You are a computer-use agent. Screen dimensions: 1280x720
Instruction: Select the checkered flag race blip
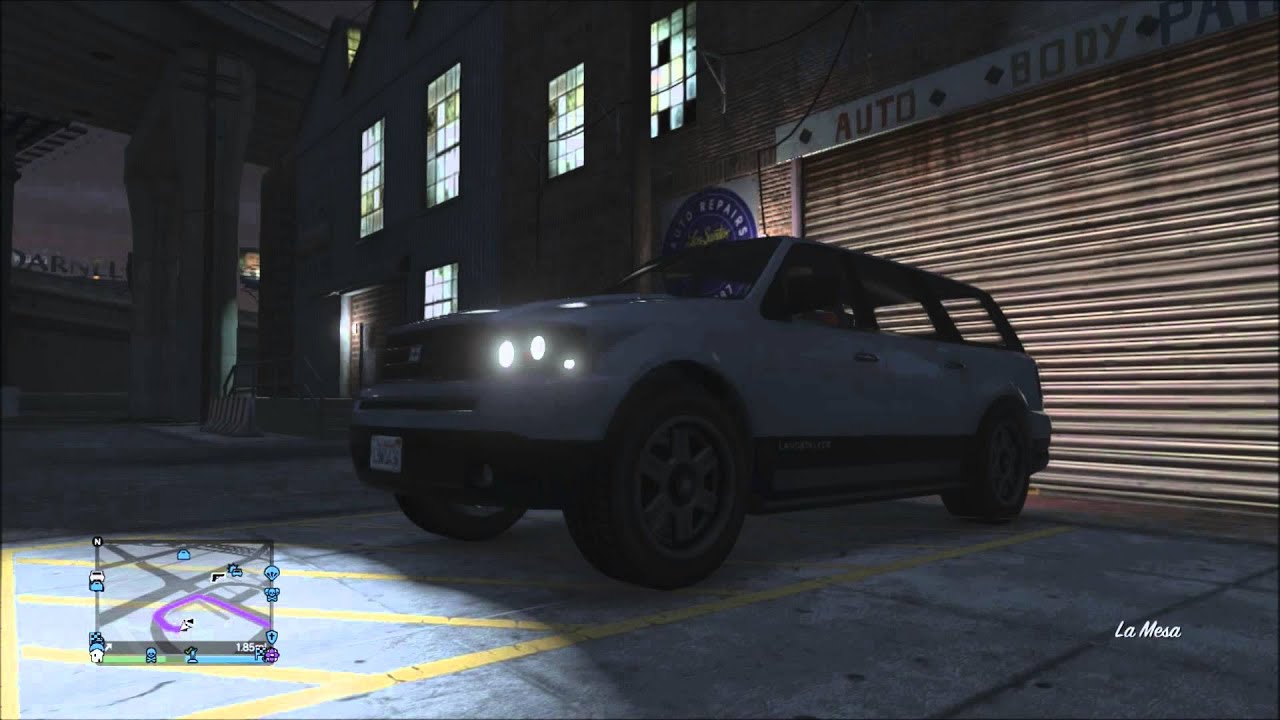[x=96, y=637]
